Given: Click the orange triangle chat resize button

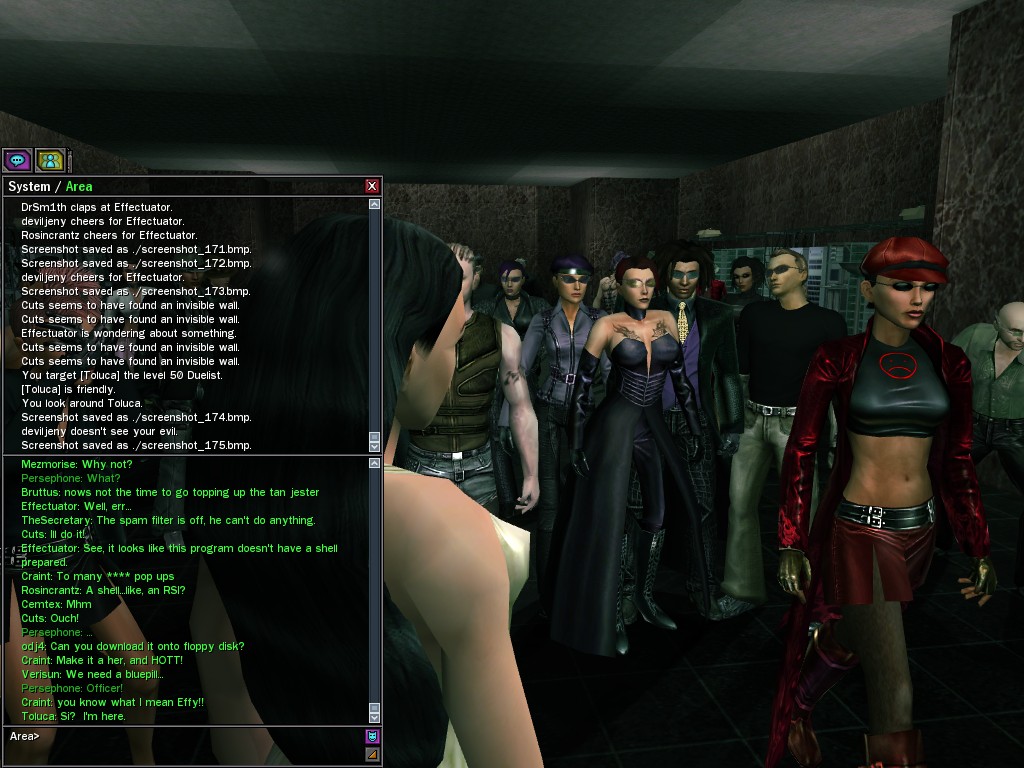Looking at the screenshot, I should 372,754.
